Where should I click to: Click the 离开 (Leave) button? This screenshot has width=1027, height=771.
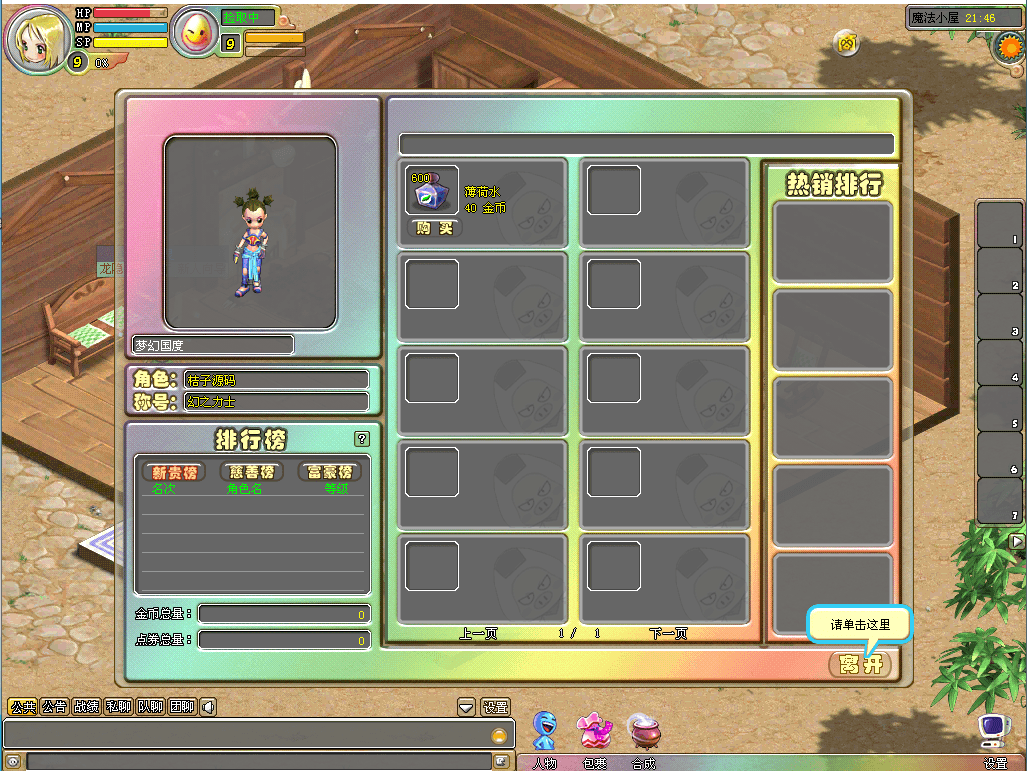(859, 664)
